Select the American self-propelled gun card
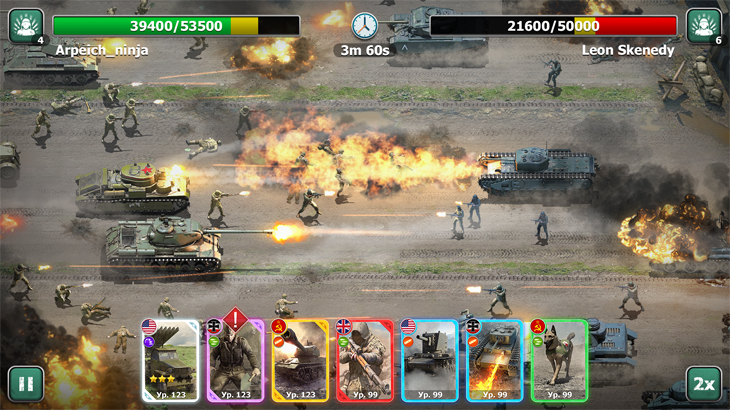The width and height of the screenshot is (730, 410). coord(429,360)
